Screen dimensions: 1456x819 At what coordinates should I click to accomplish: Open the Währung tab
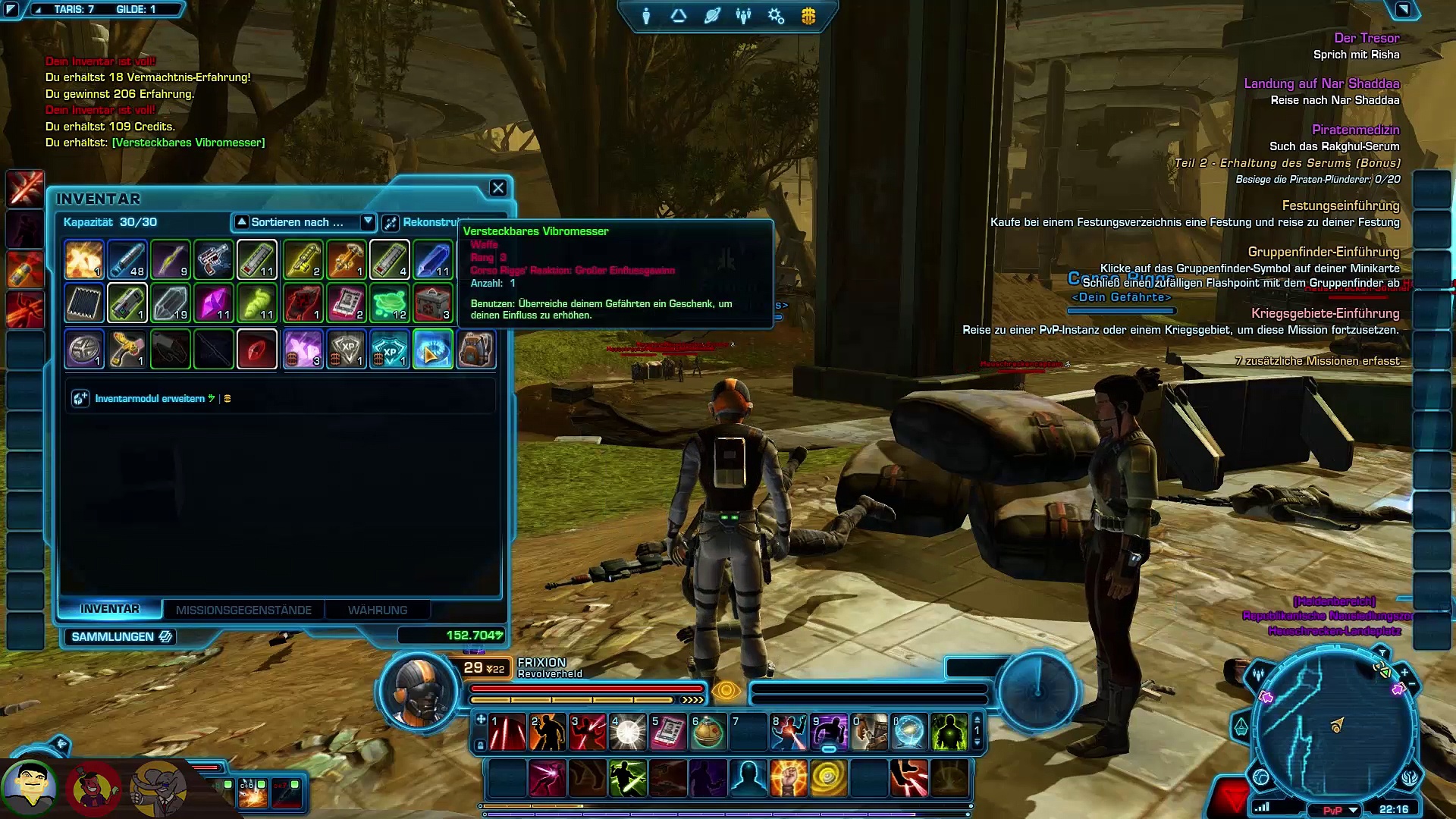[x=378, y=610]
